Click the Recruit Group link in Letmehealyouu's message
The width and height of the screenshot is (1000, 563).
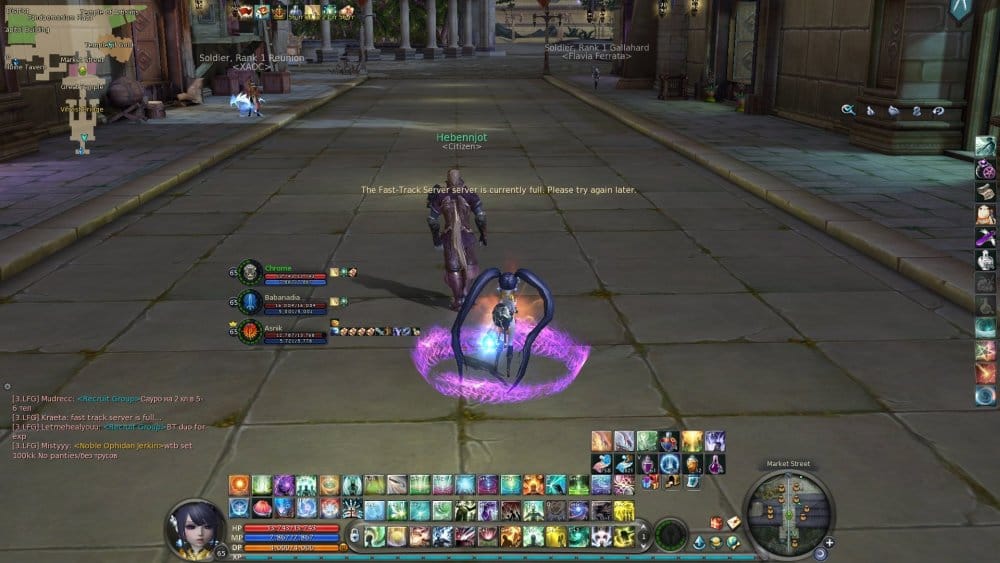[x=128, y=427]
